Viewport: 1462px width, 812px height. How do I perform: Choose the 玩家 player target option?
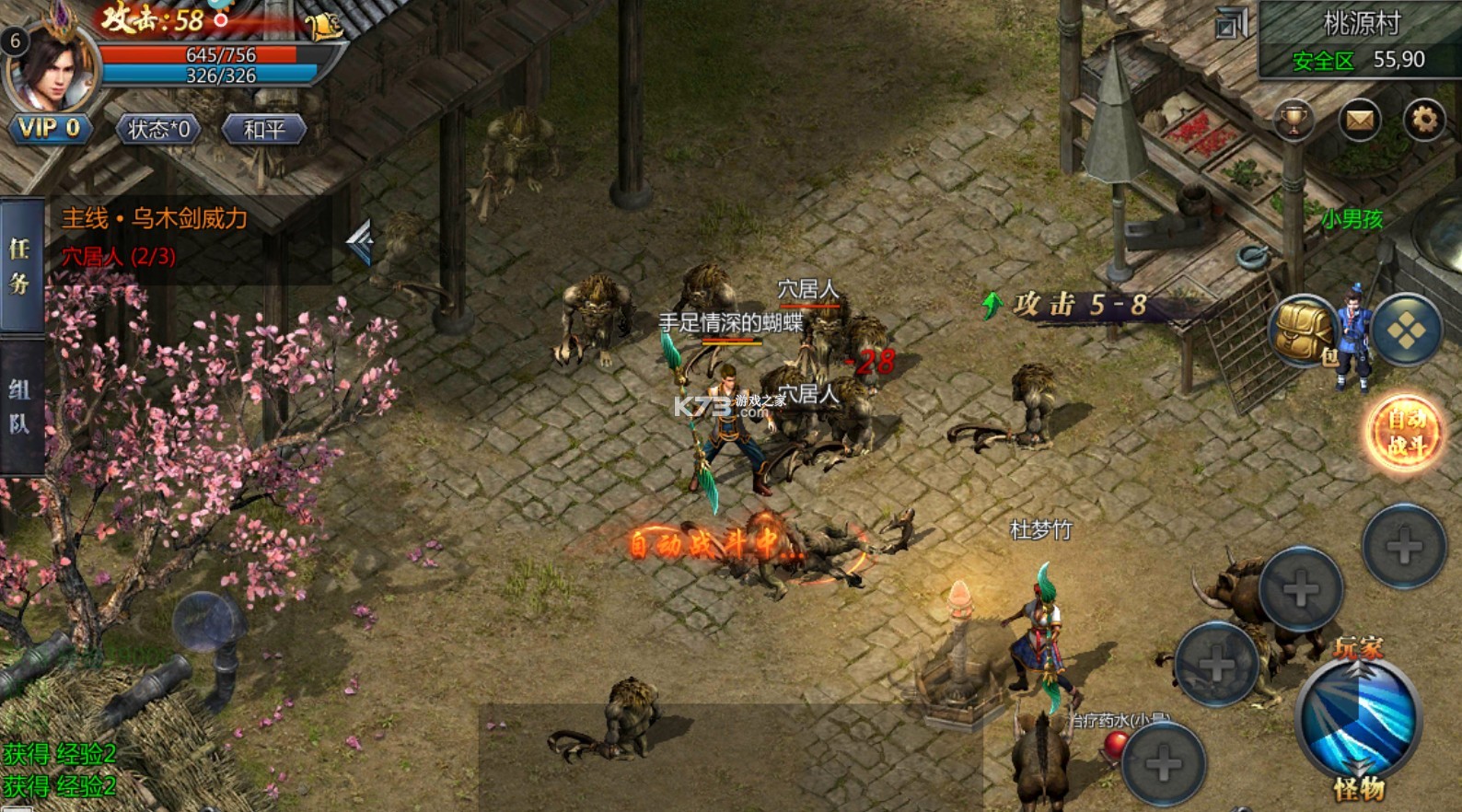coord(1359,648)
